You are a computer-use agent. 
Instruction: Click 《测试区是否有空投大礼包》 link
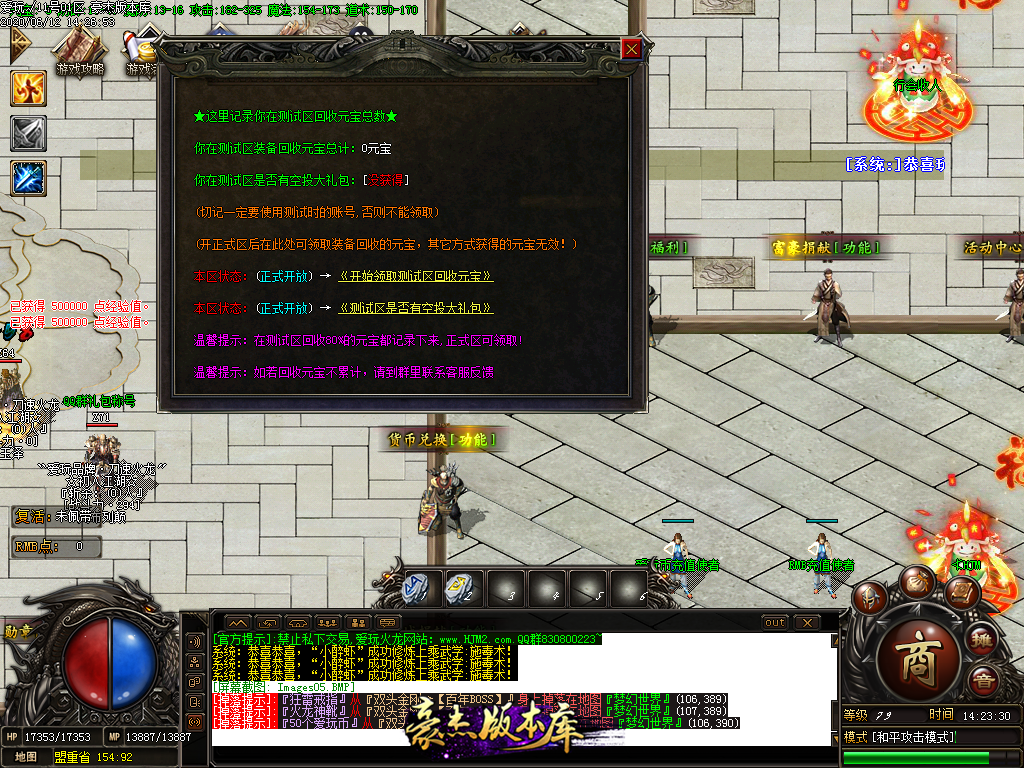coord(415,308)
